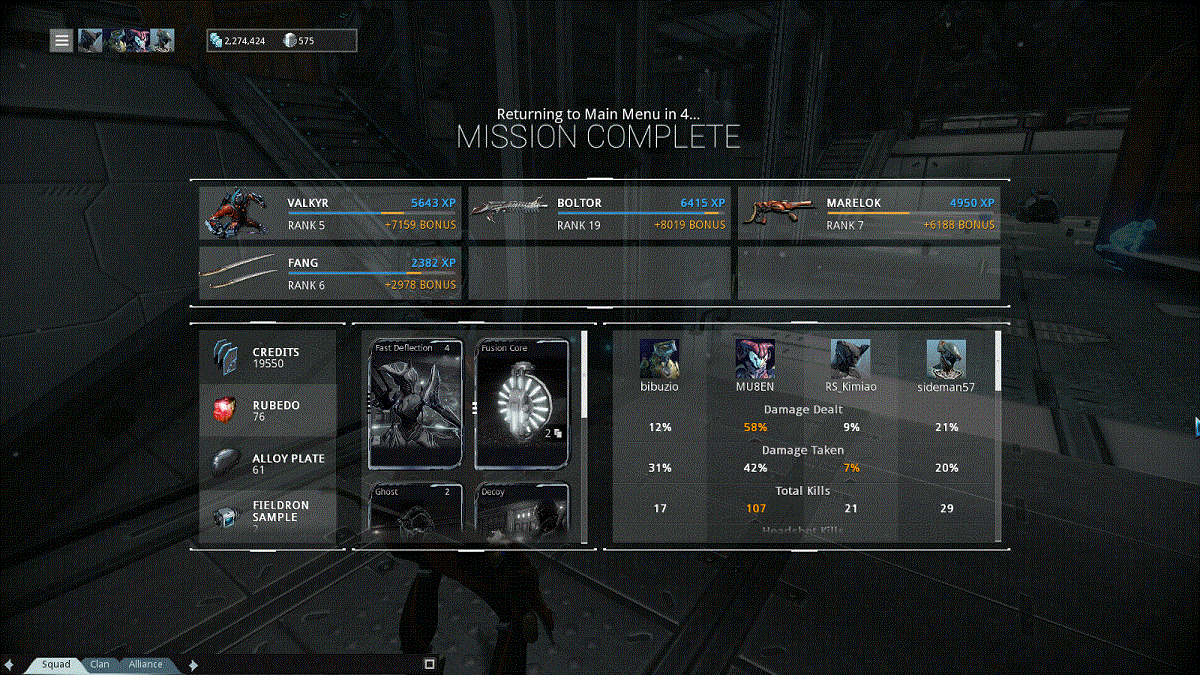Click the Marelok pistol XP panel
This screenshot has height=675, width=1200.
[x=868, y=214]
